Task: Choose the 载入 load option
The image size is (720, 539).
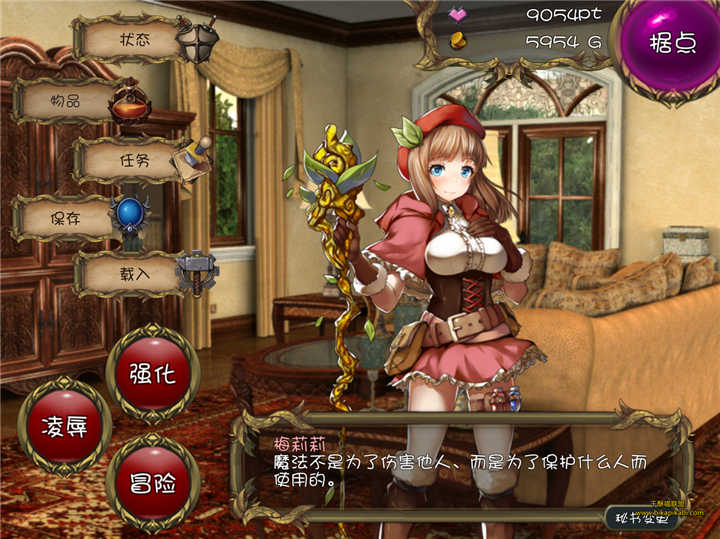Action: click(135, 272)
